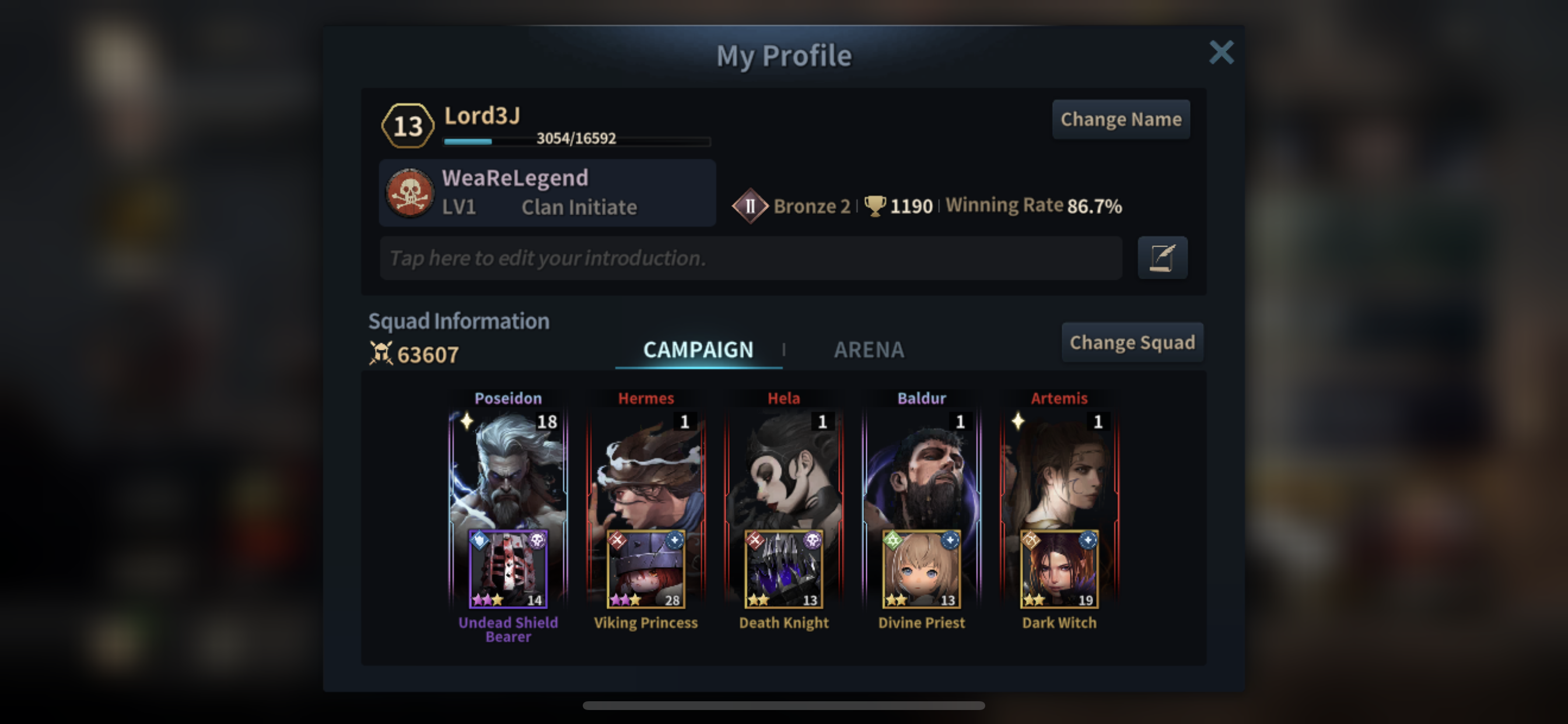Click the quill edit introduction icon
Screen dimensions: 1568x724
click(1162, 258)
